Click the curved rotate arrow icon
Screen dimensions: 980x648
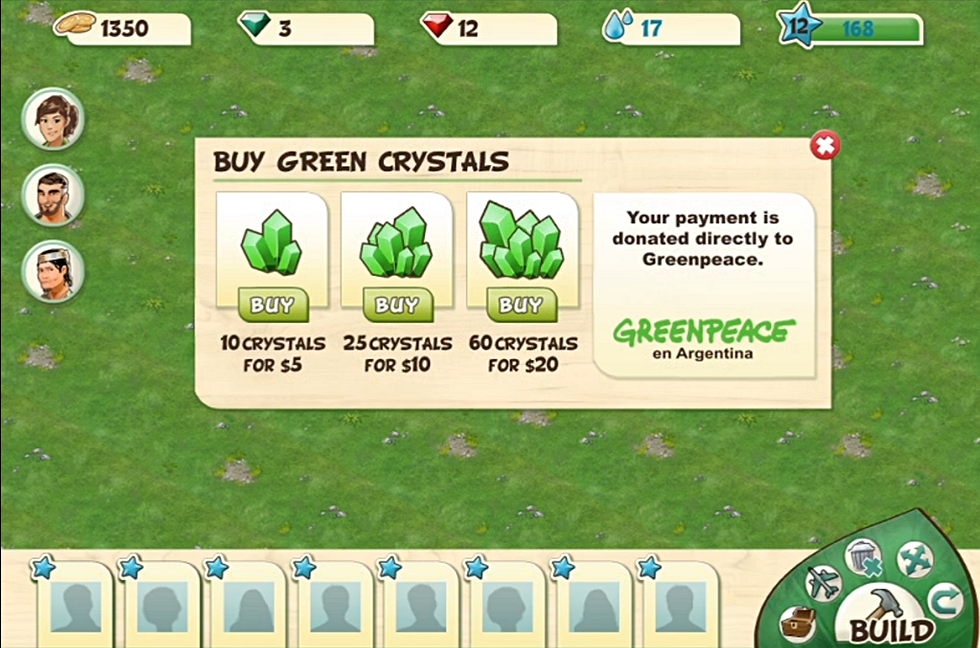tap(944, 601)
